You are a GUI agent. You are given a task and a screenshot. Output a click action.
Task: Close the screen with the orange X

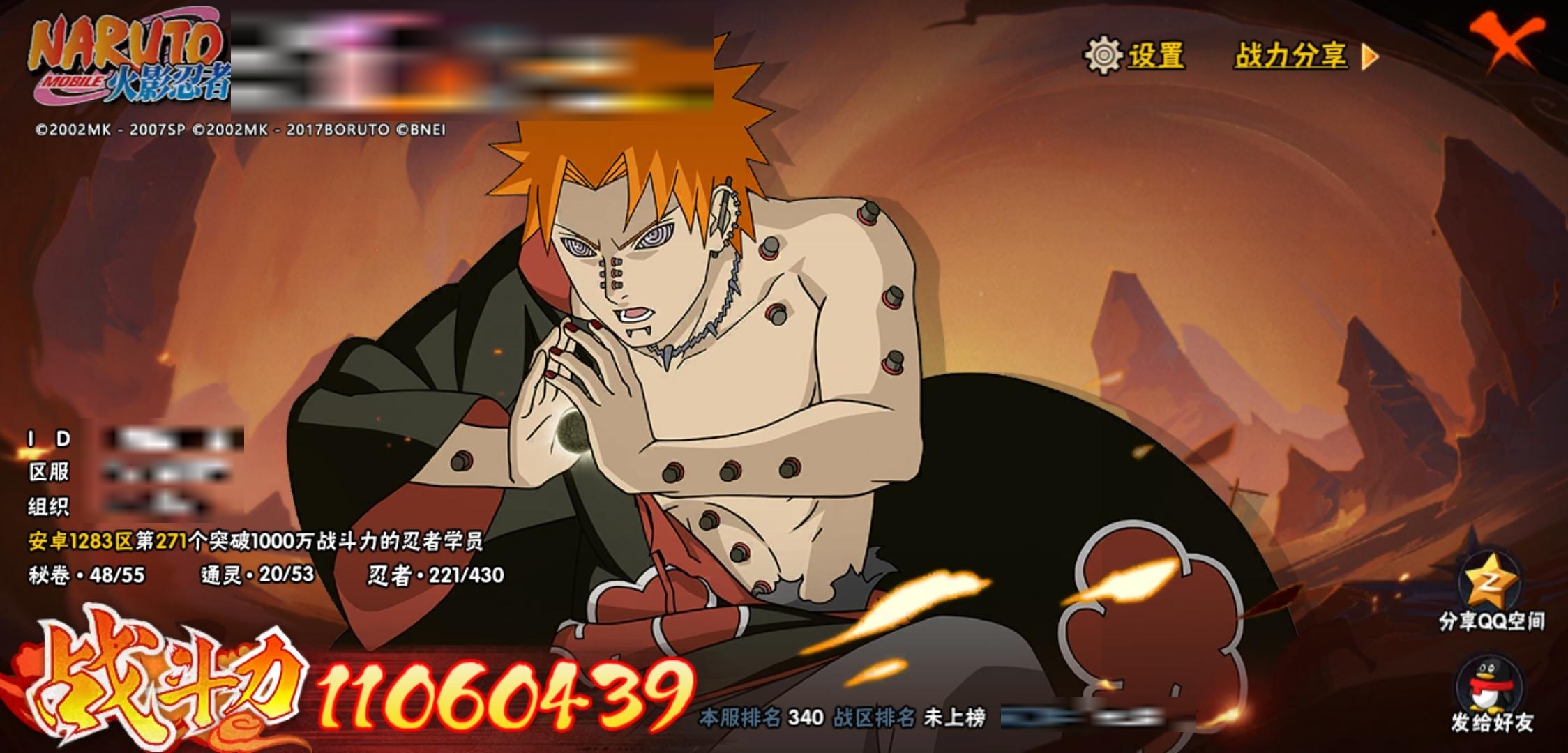click(x=1505, y=40)
